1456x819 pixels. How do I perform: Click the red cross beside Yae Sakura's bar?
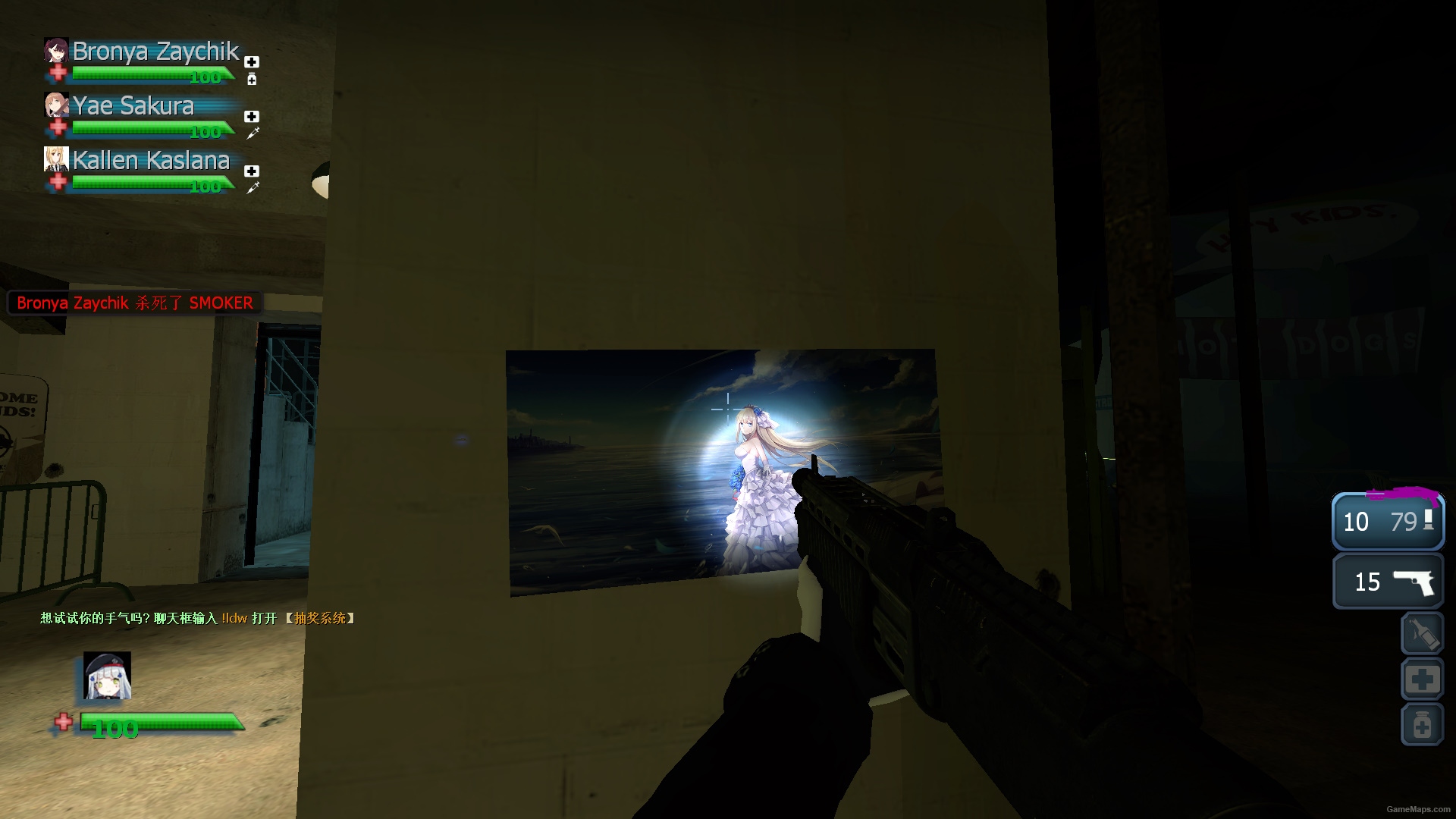[58, 127]
